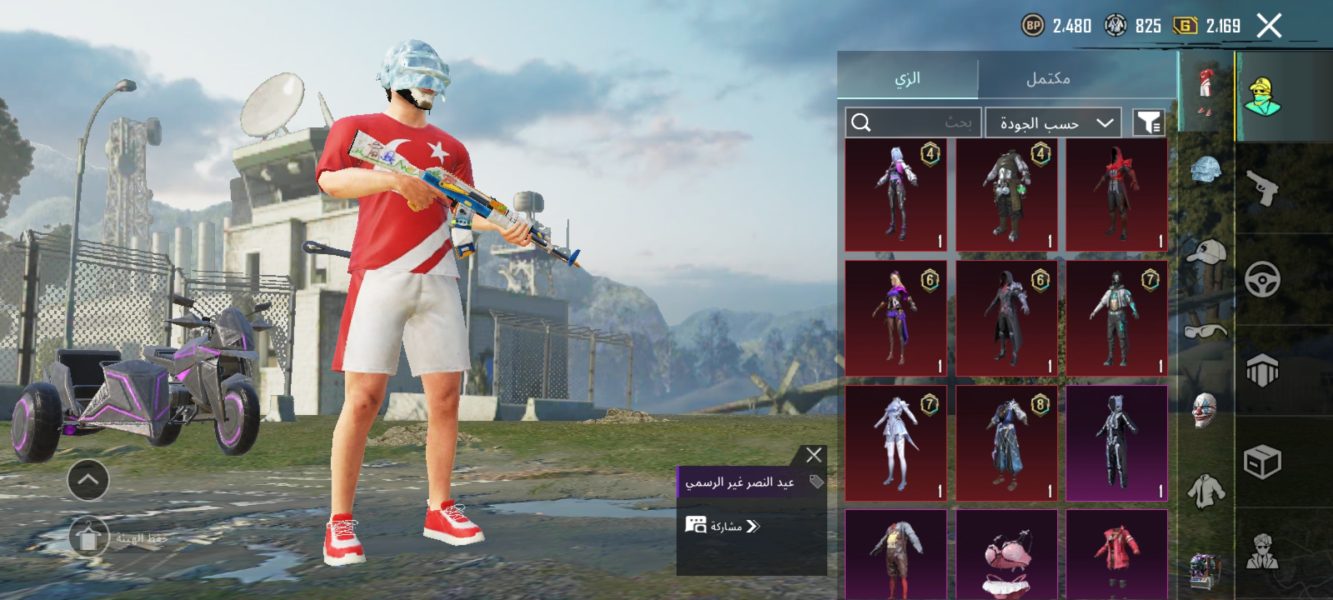Choose the baseball cap subcategory

(x=1206, y=251)
